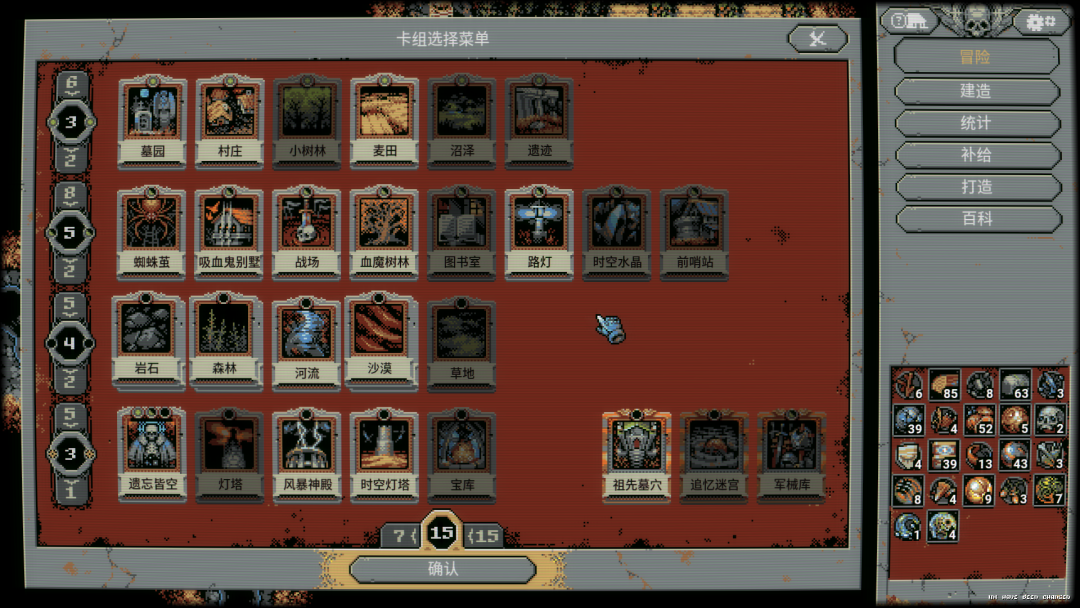Close the deck selection menu
1080x608 pixels.
tap(817, 39)
